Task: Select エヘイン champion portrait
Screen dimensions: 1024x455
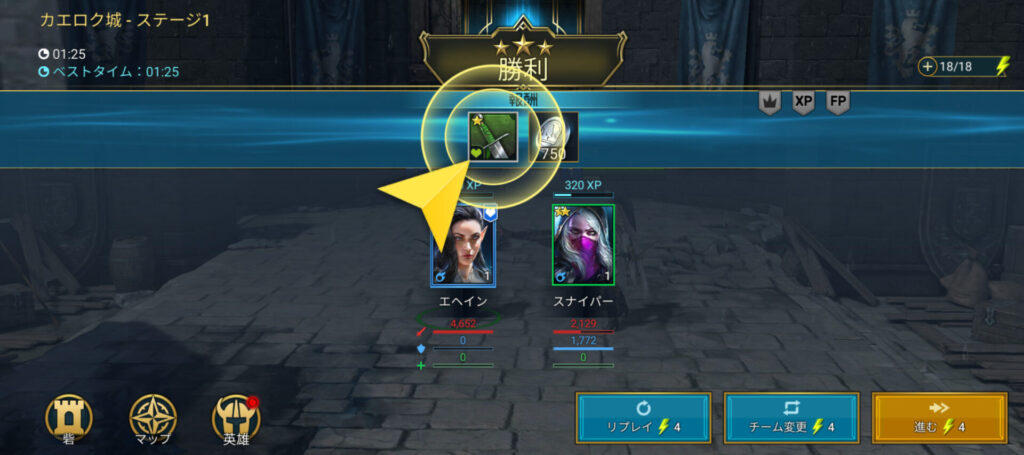Action: [x=463, y=245]
